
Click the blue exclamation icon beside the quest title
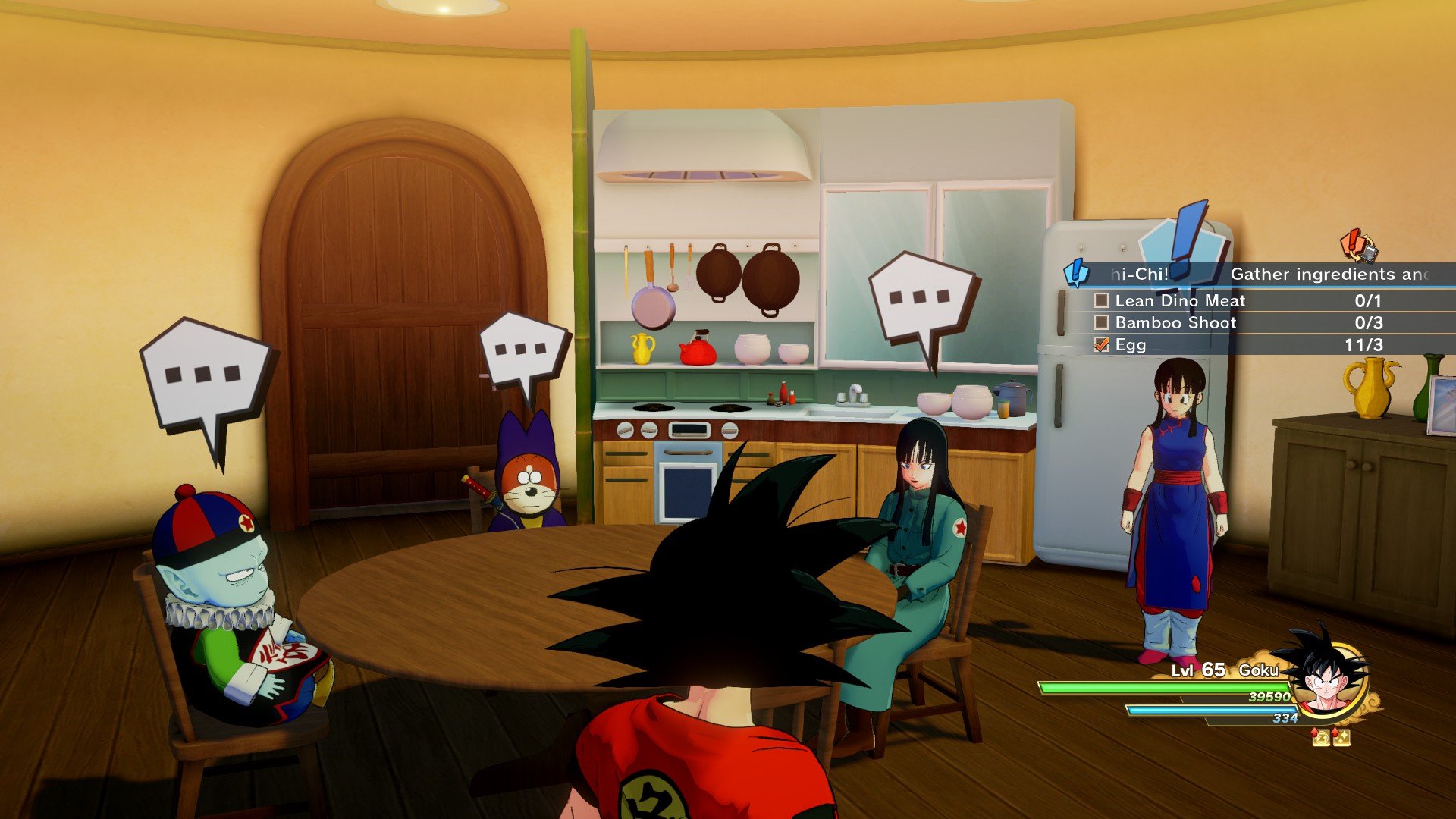point(1077,273)
